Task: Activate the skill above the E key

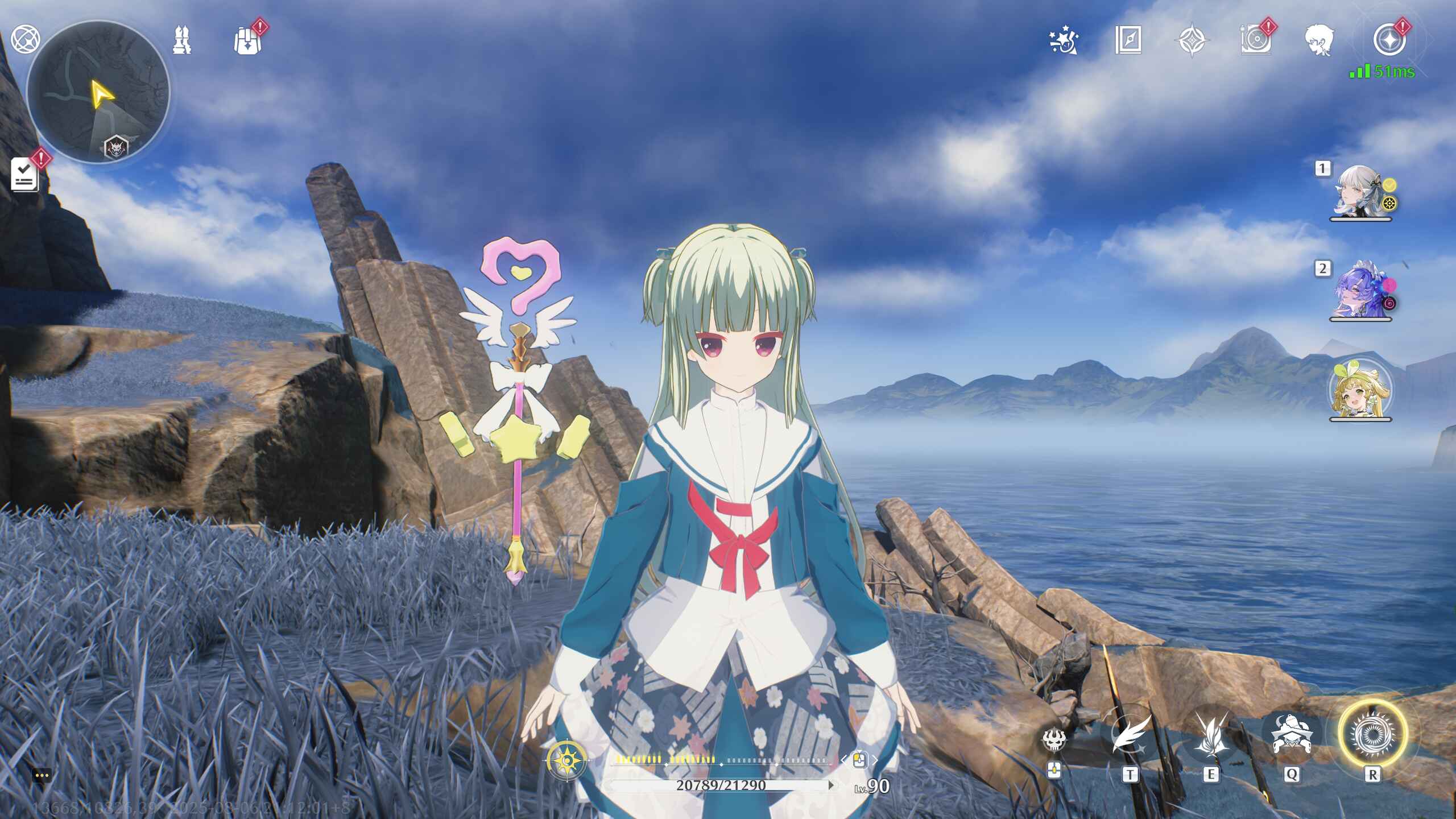Action: tap(1210, 736)
